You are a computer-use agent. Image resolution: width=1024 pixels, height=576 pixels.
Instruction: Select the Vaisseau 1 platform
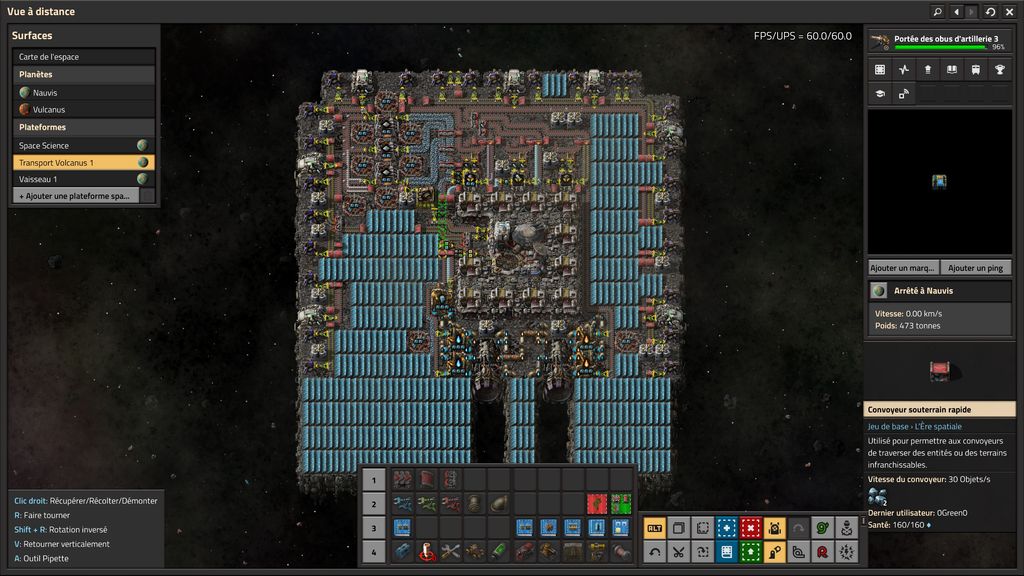pos(76,179)
